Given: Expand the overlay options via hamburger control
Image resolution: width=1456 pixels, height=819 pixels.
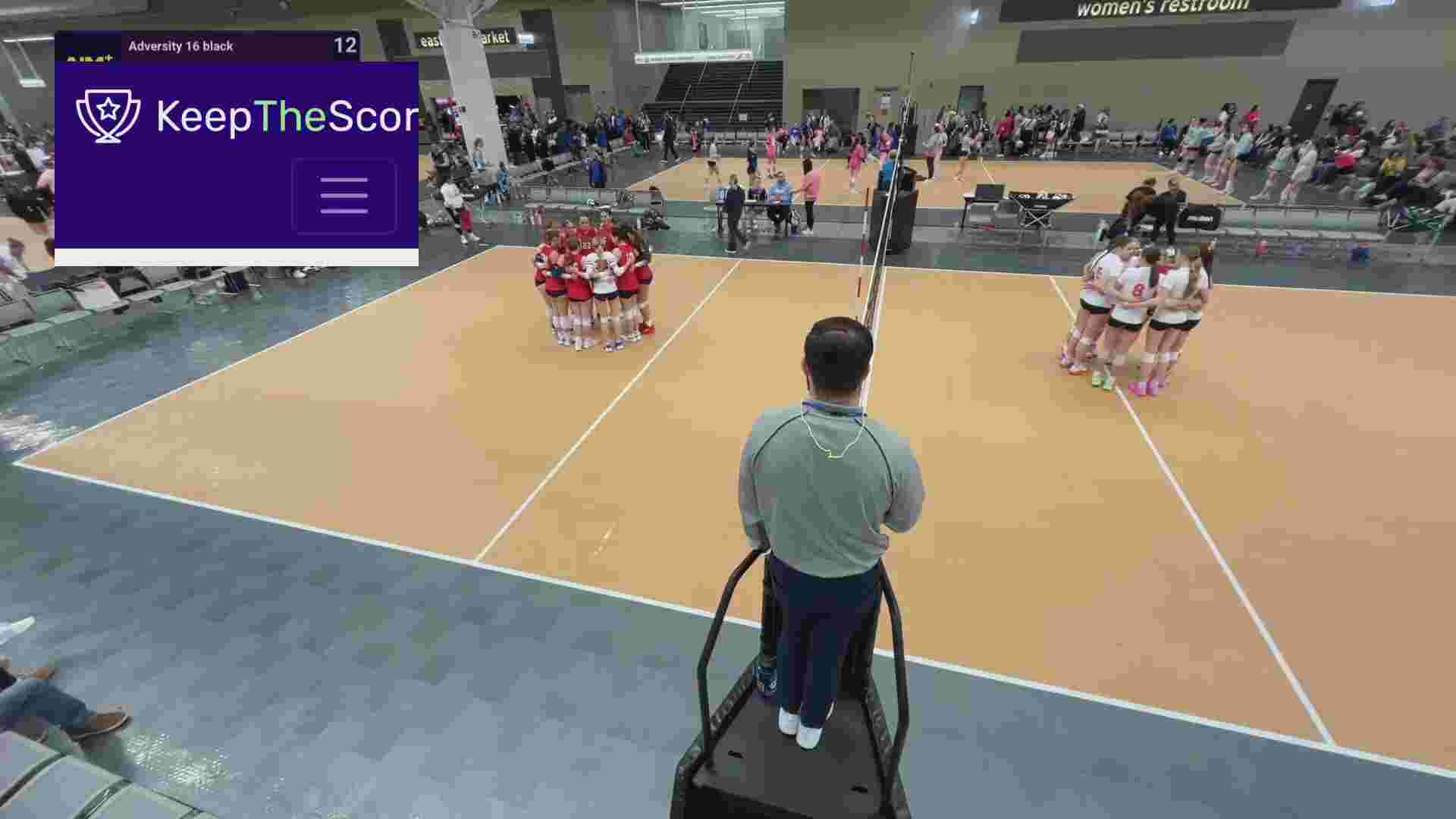Looking at the screenshot, I should pos(344,195).
